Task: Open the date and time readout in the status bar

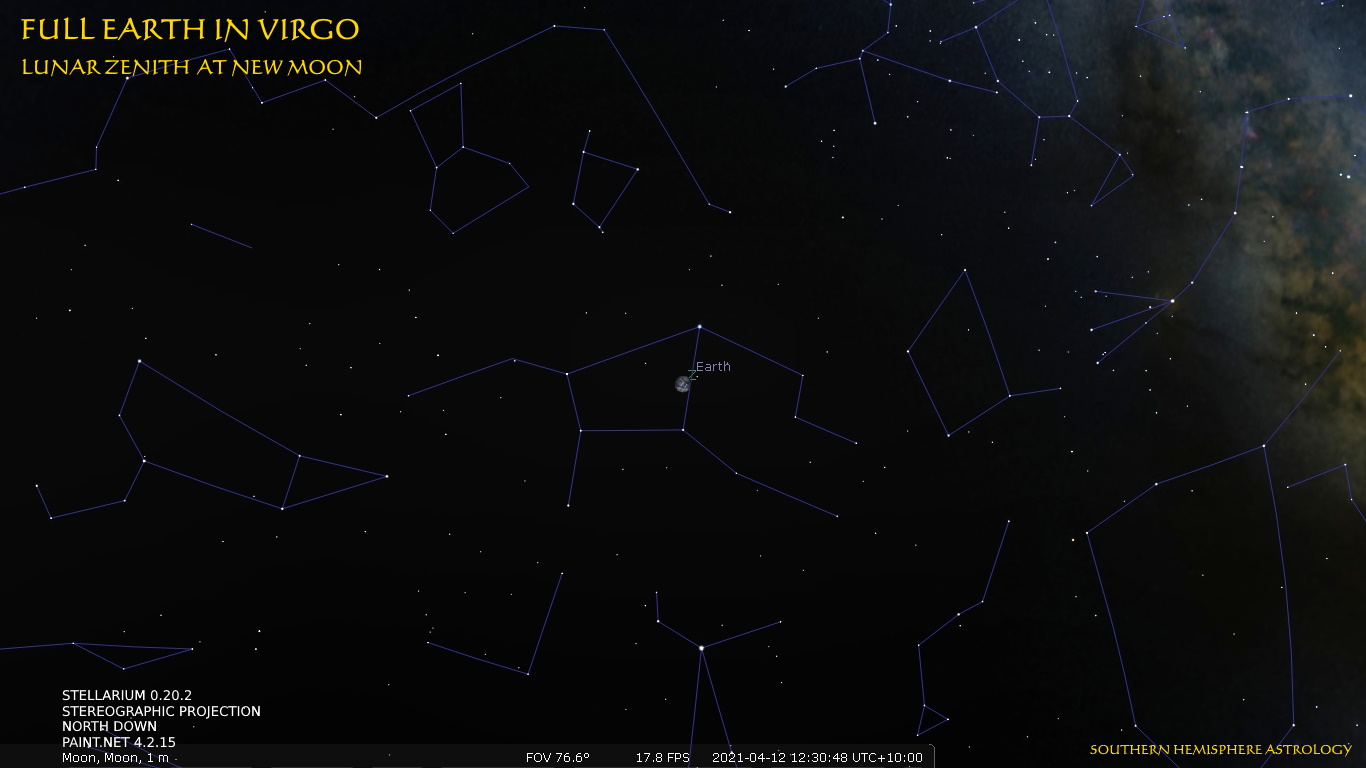Action: (x=817, y=757)
